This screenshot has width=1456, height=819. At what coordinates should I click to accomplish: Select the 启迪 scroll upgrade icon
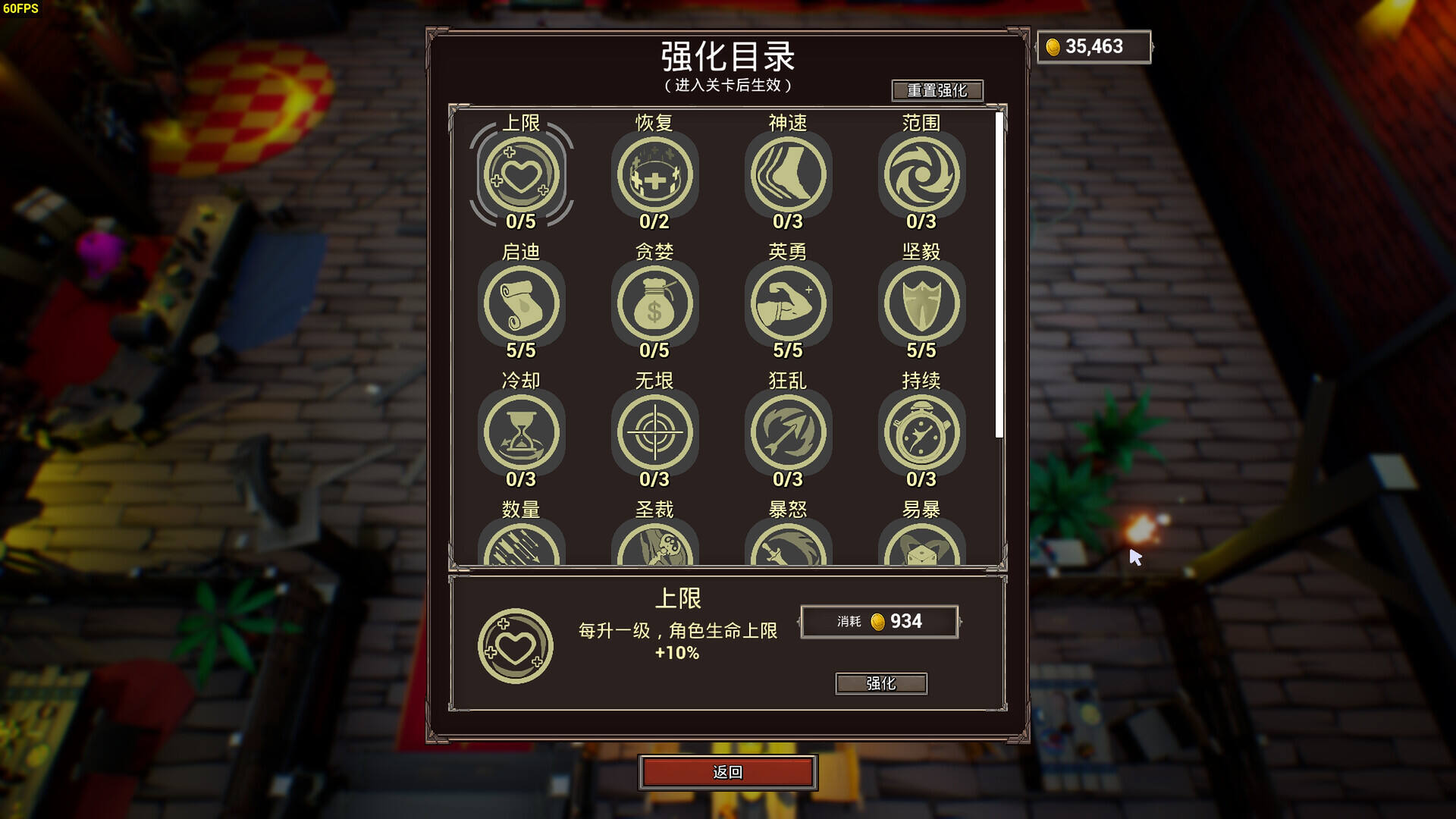(522, 303)
